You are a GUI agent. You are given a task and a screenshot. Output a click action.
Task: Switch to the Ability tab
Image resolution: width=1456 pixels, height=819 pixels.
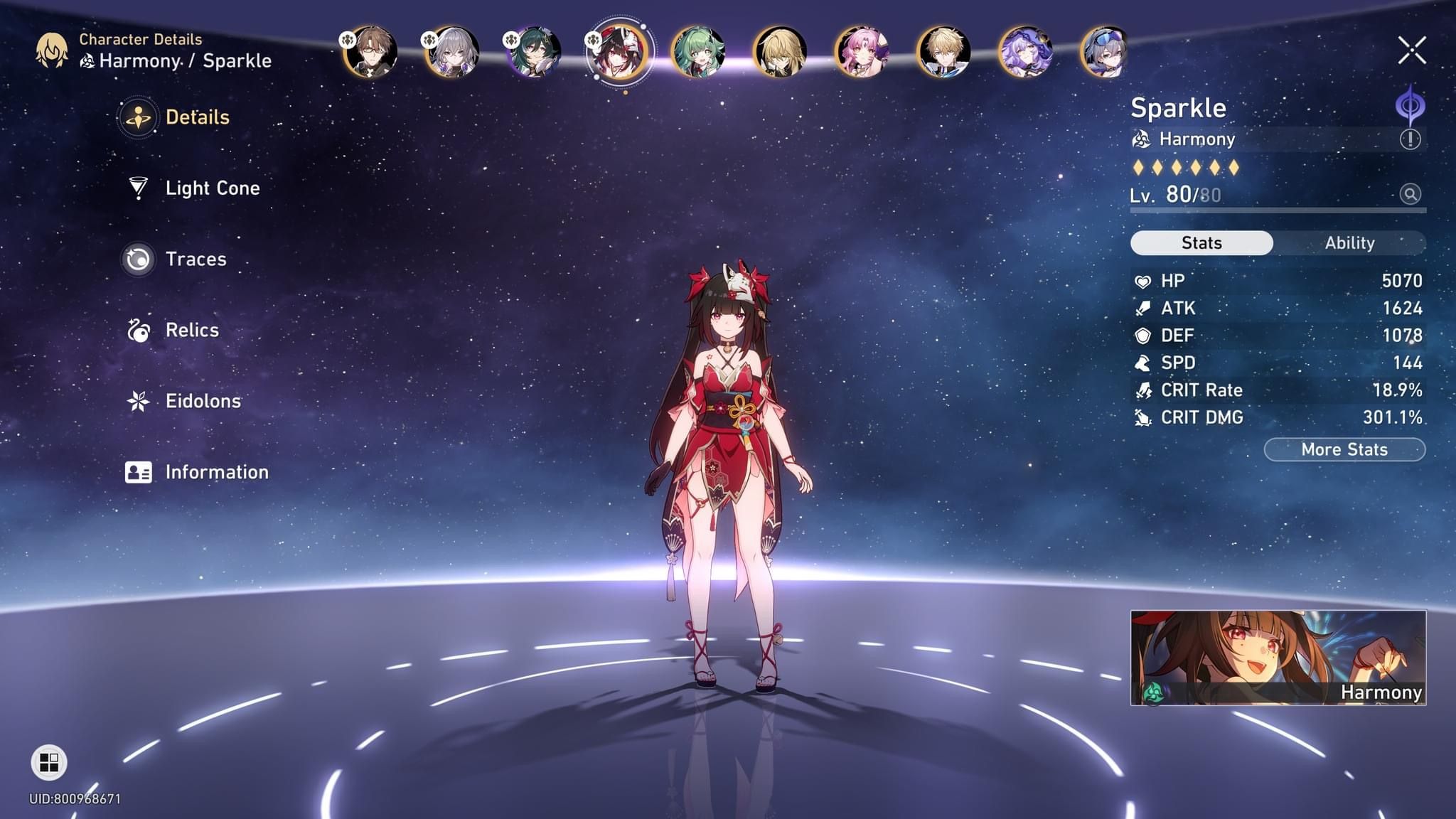1349,243
